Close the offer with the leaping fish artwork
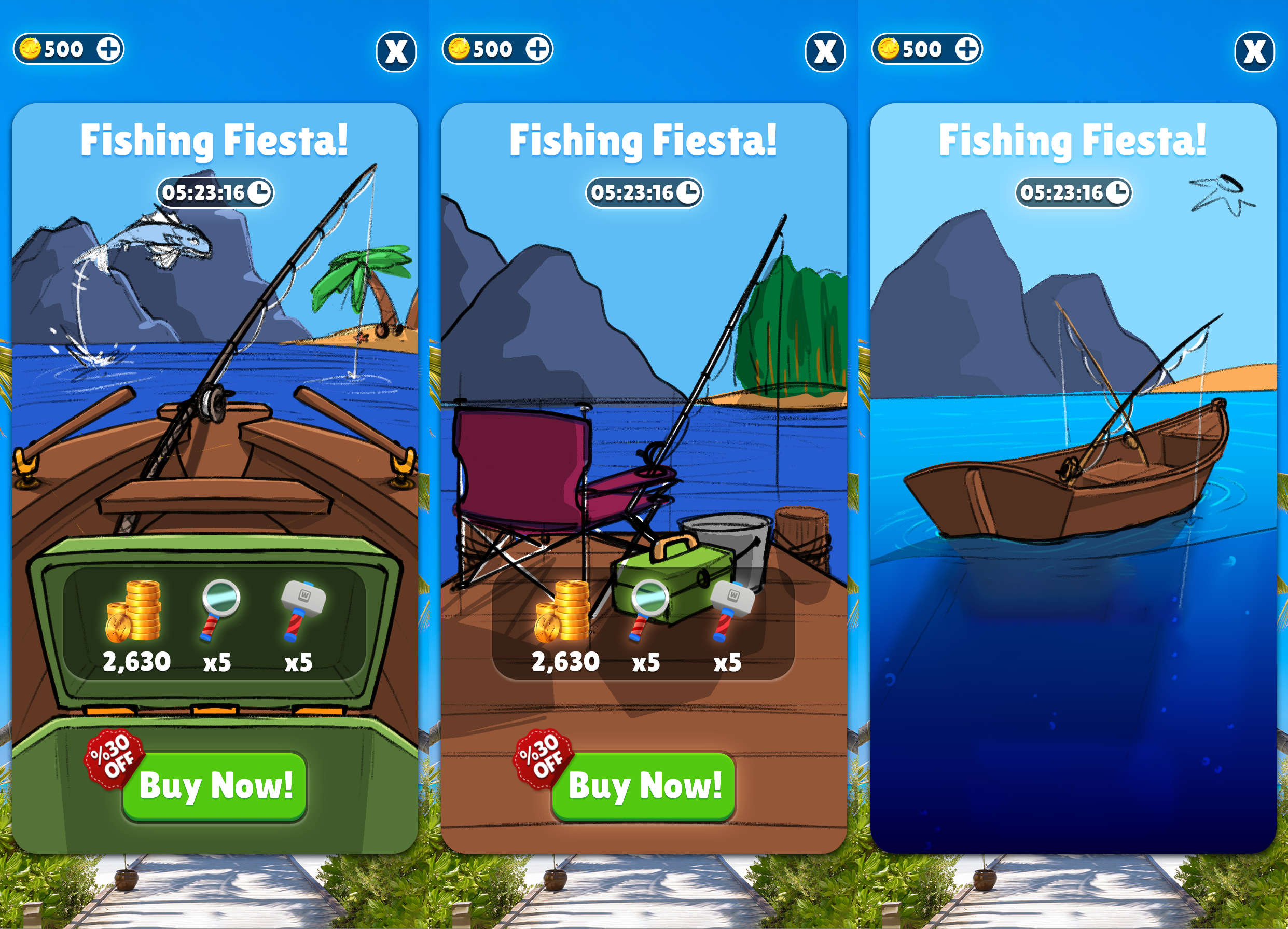1288x929 pixels. 396,52
